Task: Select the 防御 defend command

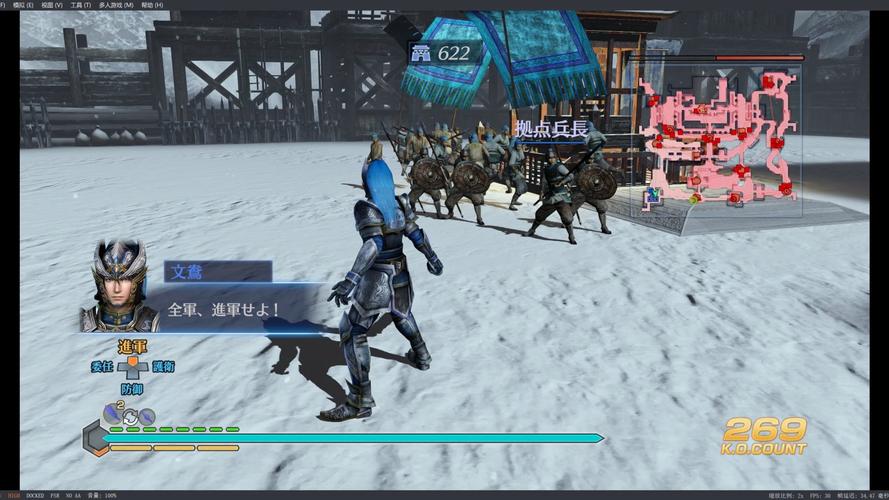Action: [132, 389]
